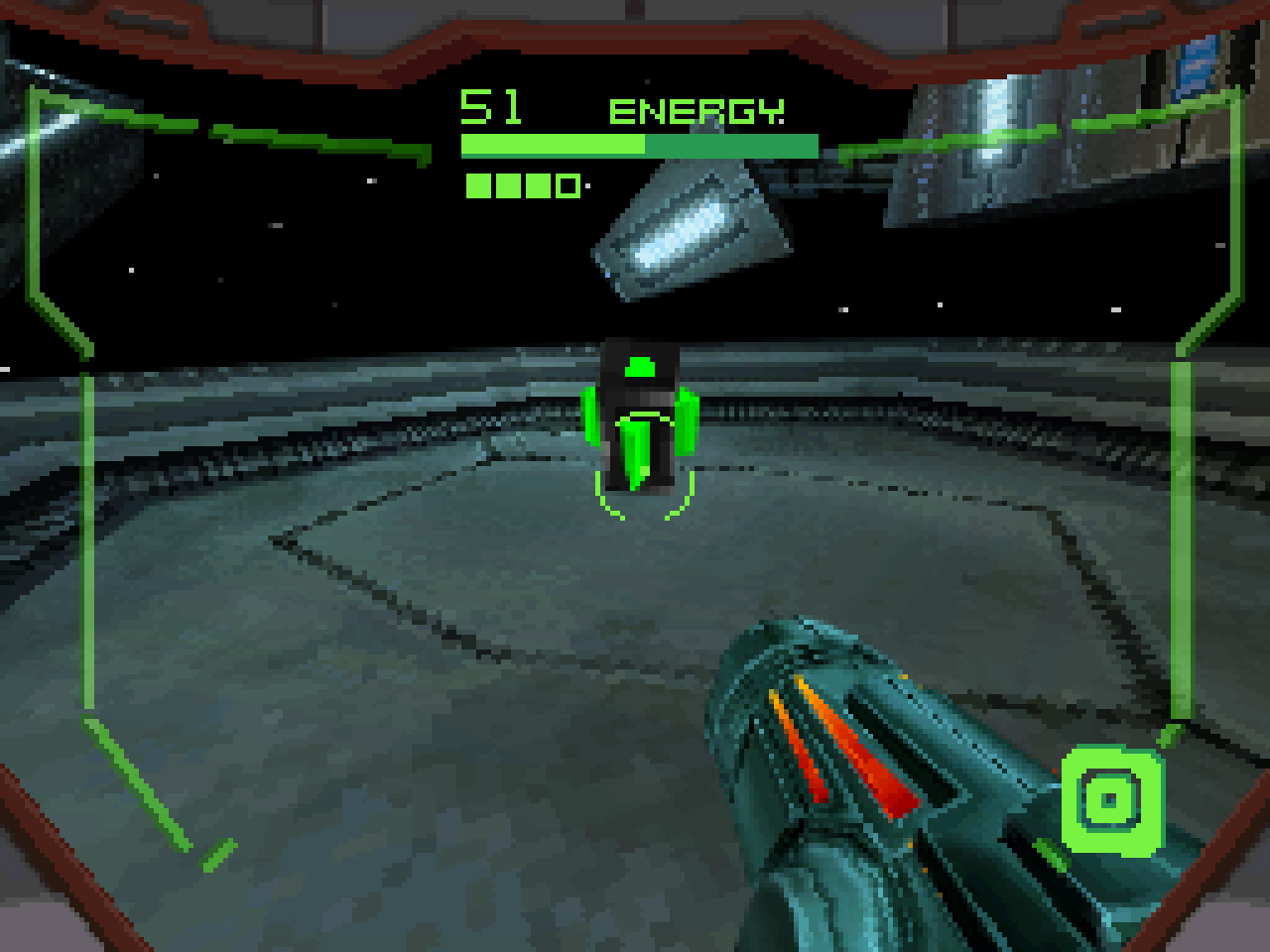The width and height of the screenshot is (1270, 952).
Task: Click the darker right half of the energy bar
Action: coord(734,145)
